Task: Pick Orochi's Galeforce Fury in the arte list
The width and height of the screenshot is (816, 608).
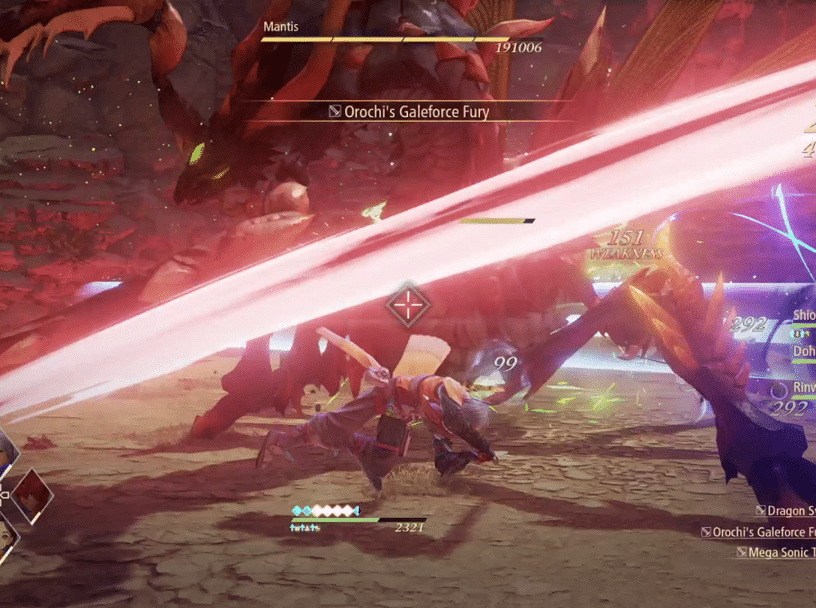Action: (x=760, y=532)
